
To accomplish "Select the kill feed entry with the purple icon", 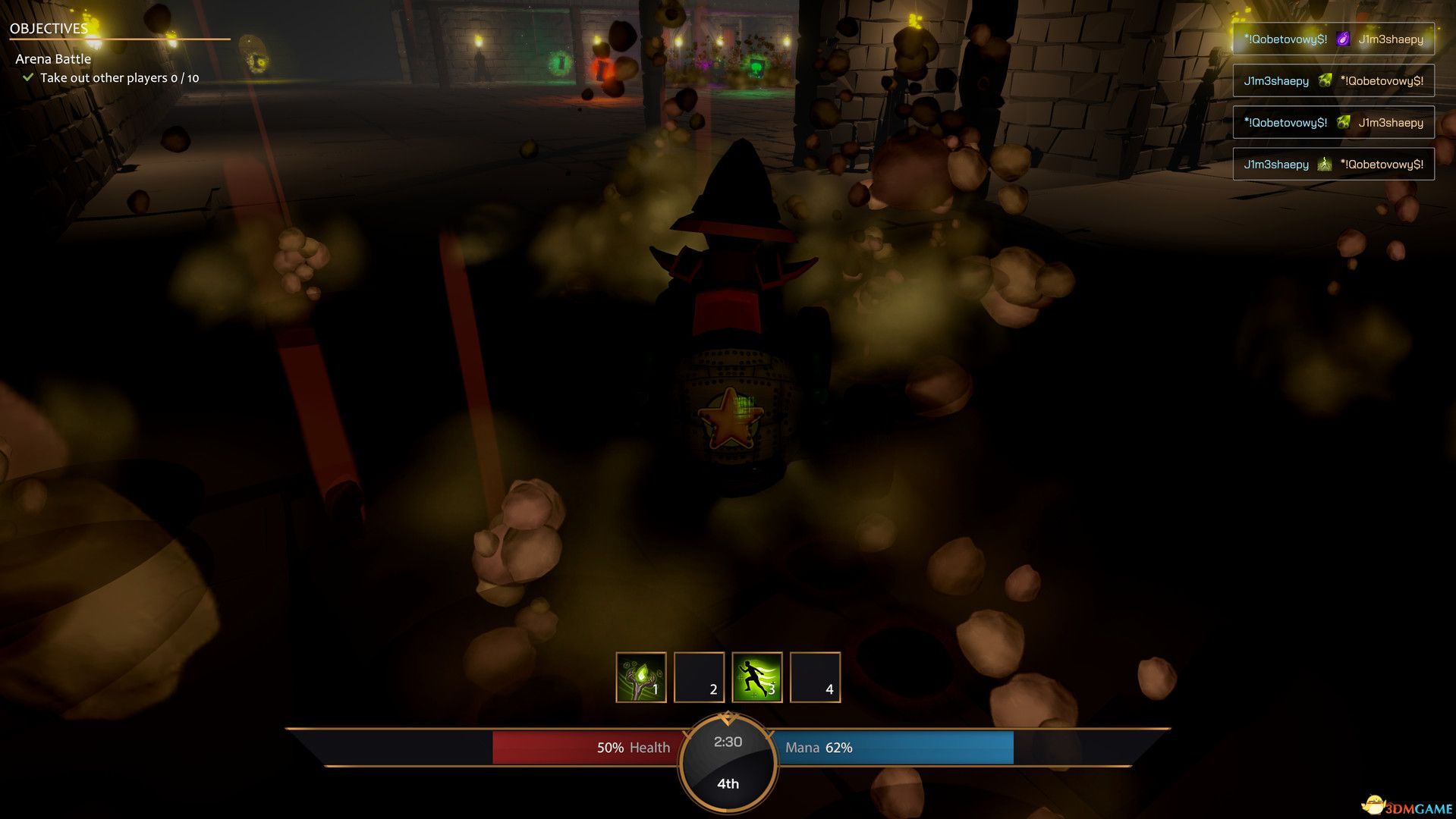I will coord(1333,39).
